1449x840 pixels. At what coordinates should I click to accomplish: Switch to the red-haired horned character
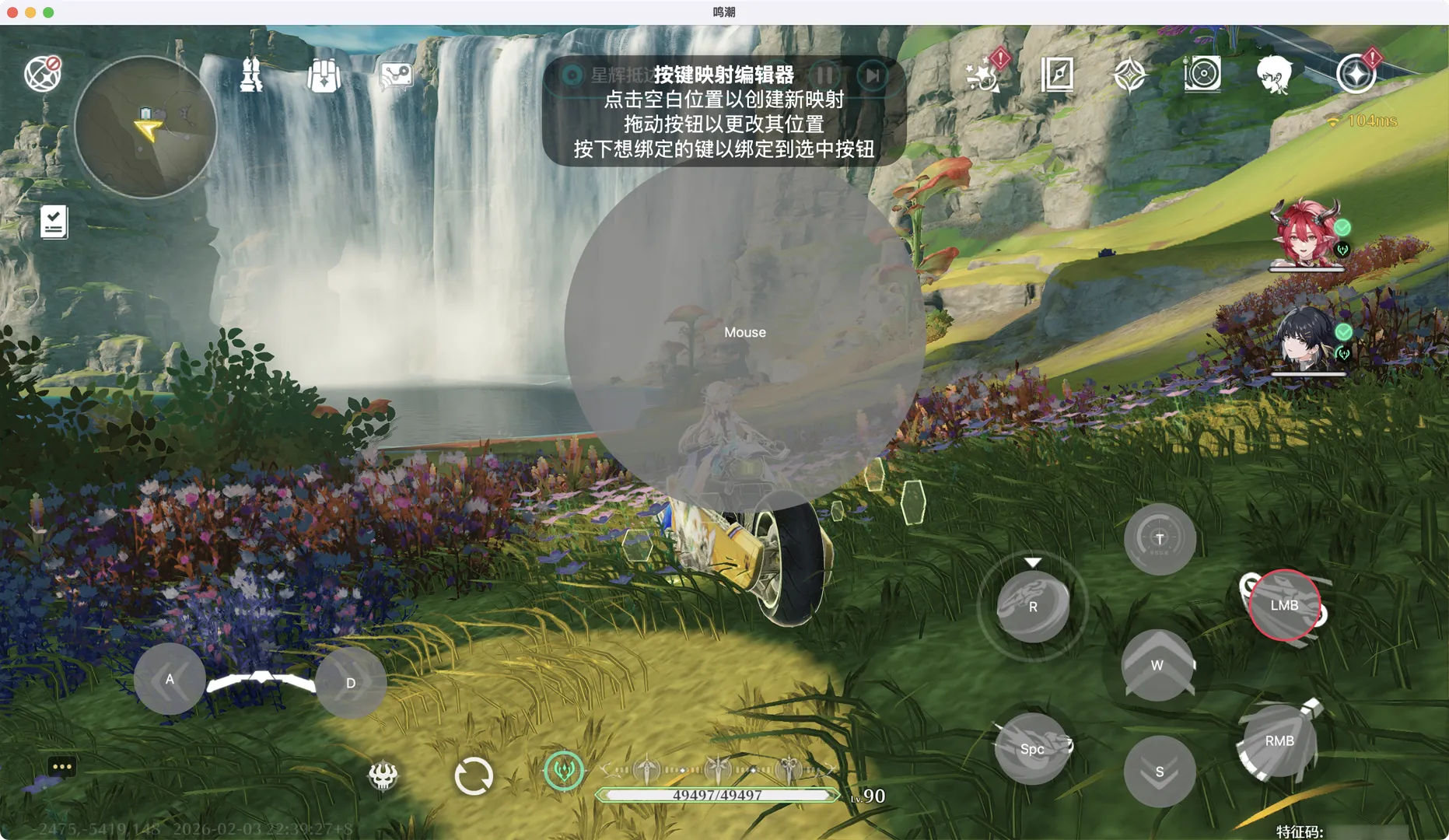coord(1307,233)
